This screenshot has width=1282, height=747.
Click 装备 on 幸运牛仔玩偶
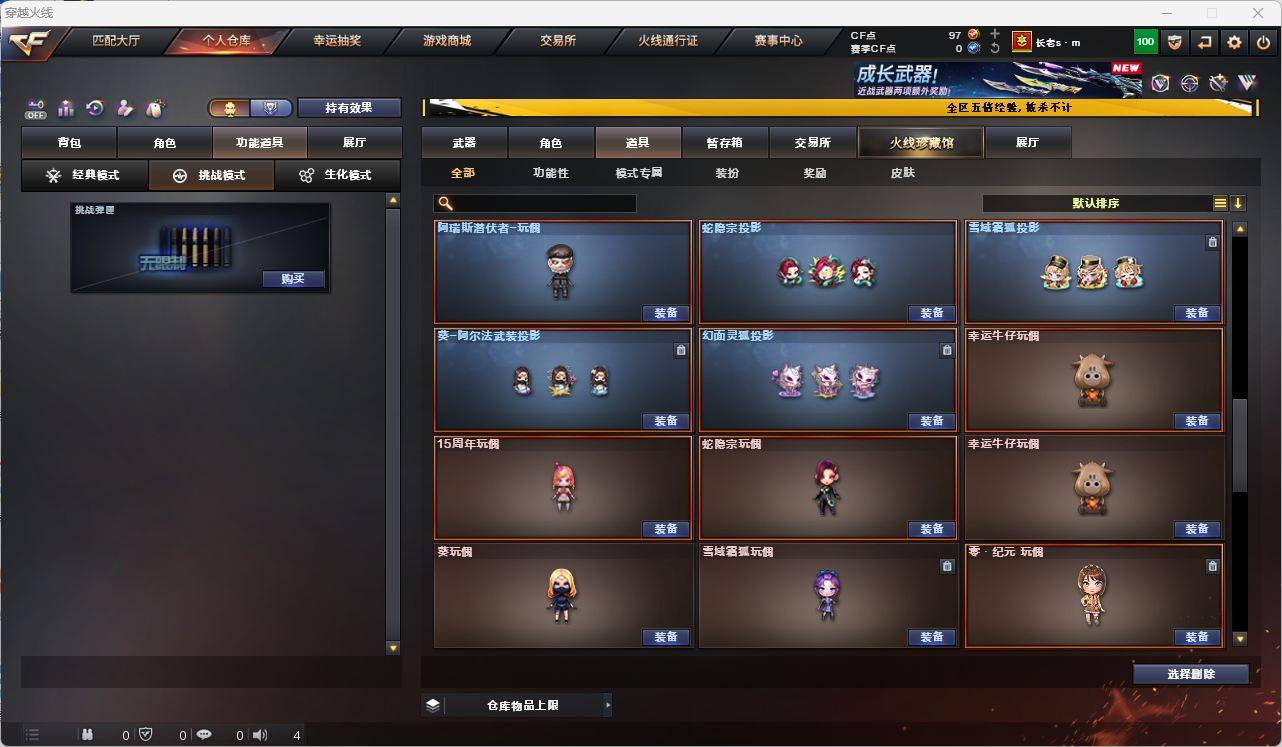pyautogui.click(x=1196, y=421)
